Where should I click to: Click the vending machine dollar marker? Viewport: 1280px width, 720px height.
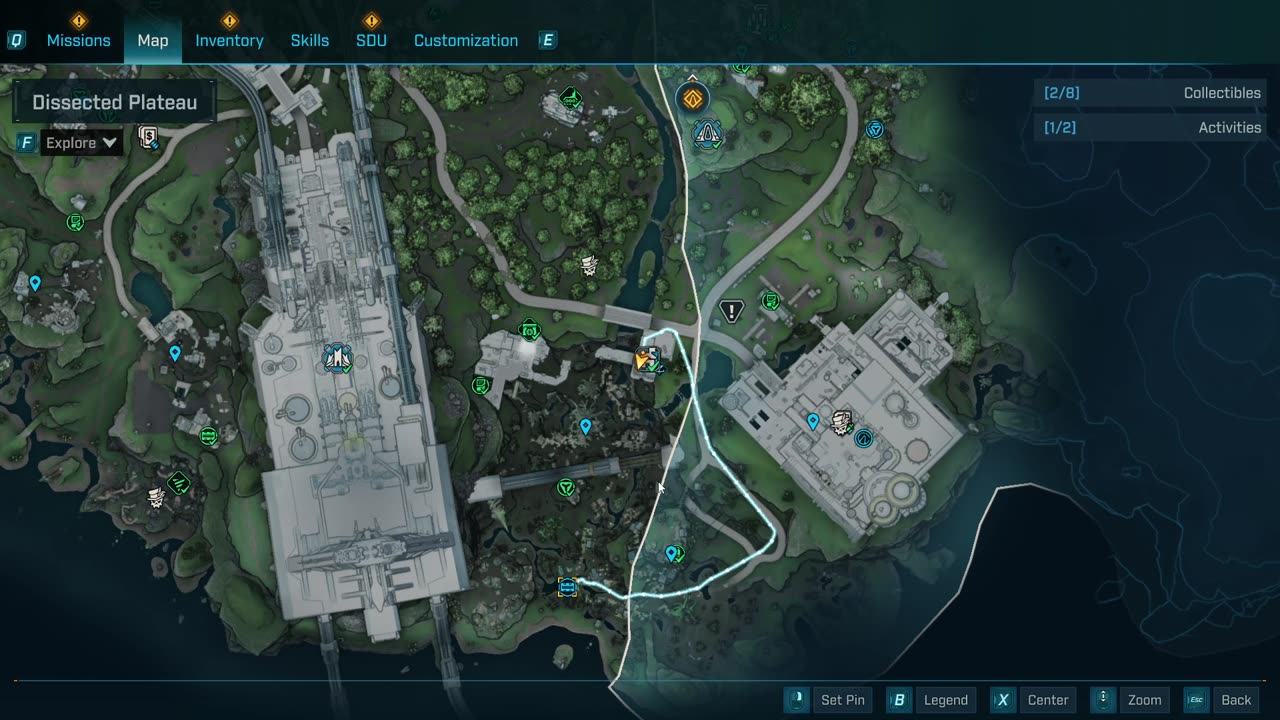pos(149,138)
